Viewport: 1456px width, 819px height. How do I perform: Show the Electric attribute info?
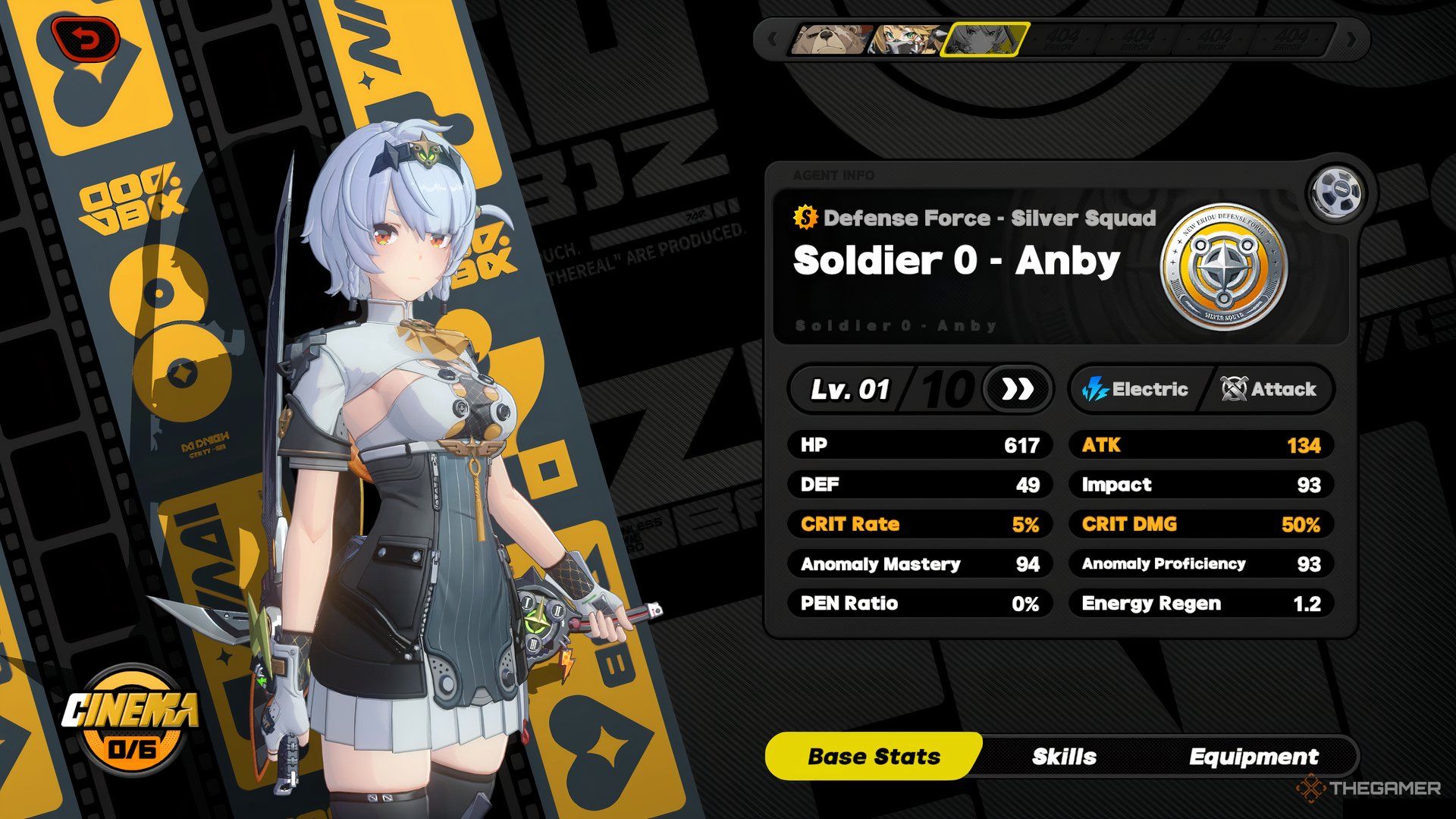pos(1134,389)
